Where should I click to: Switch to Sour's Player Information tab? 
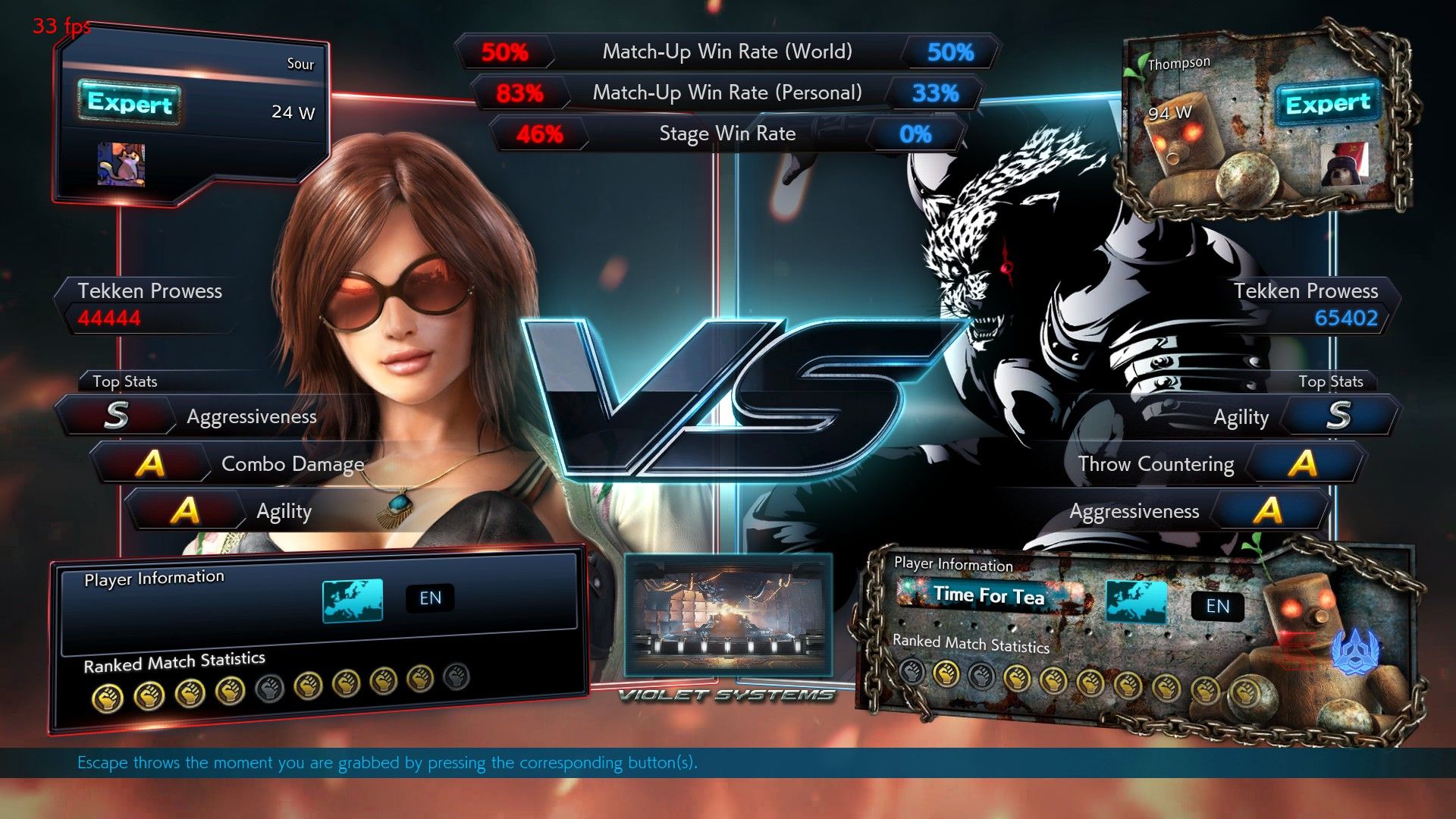[155, 577]
